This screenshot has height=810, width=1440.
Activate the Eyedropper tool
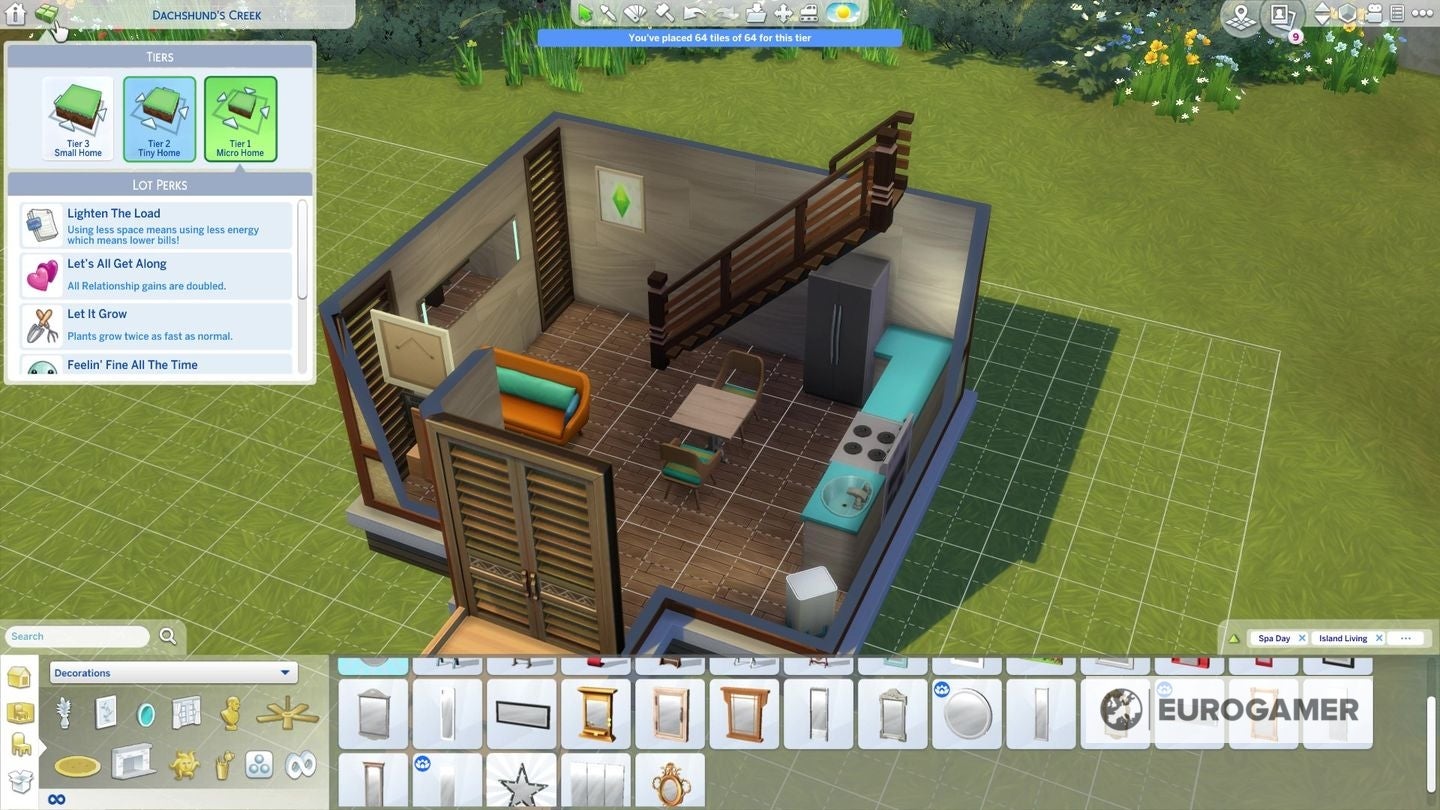[610, 13]
